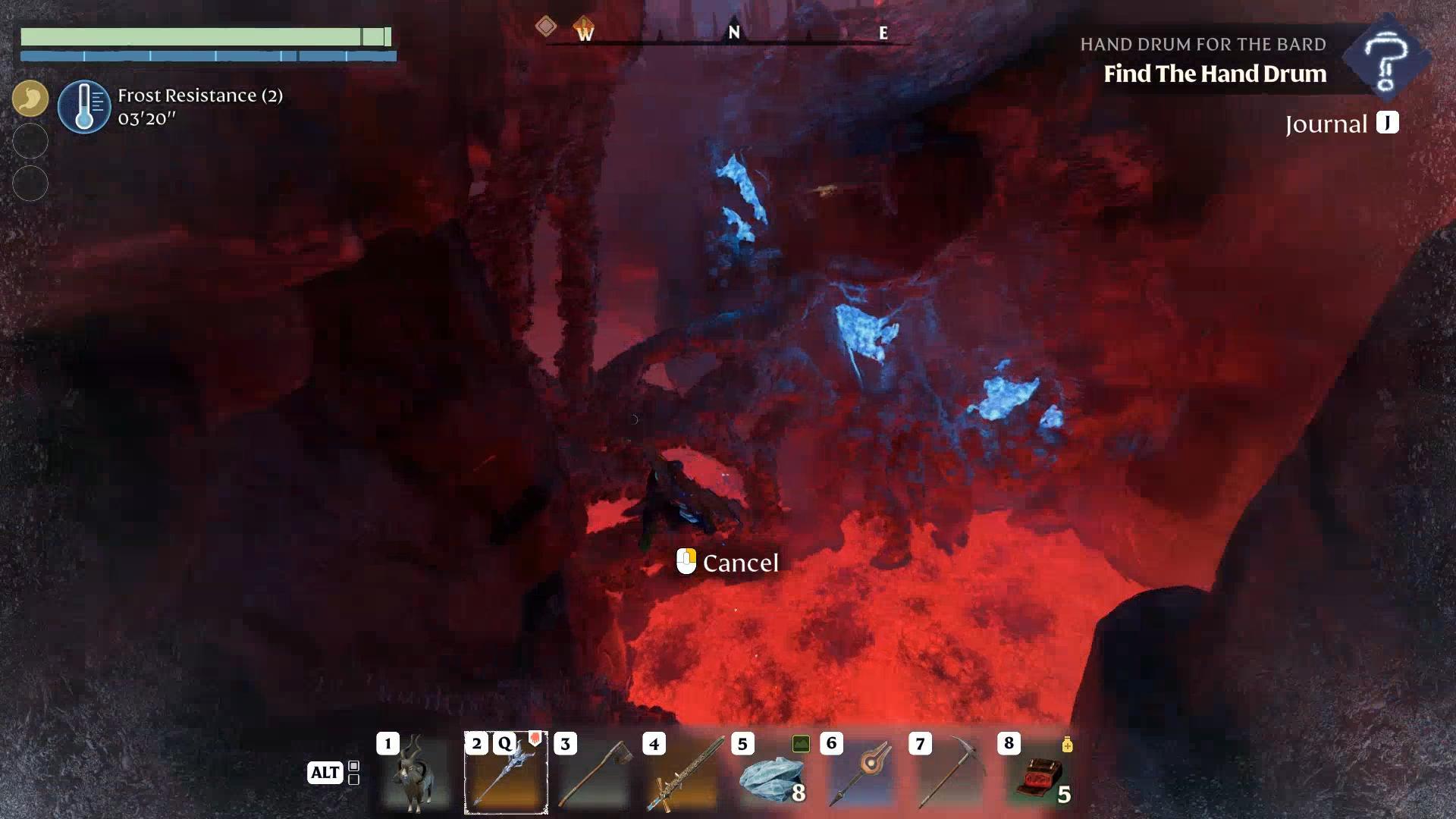
Task: Equip the staff bound to slot 2
Action: 506,773
